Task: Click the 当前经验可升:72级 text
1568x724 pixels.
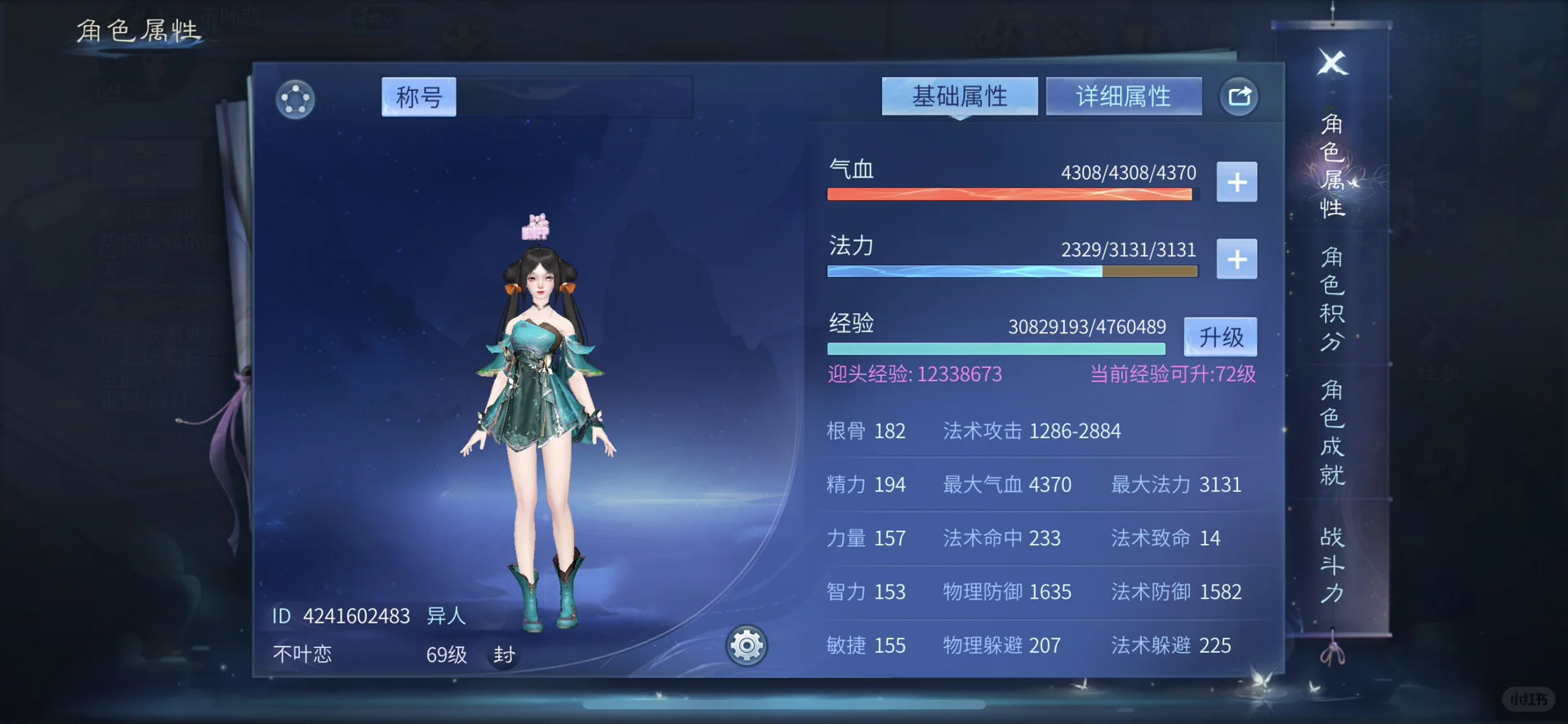Action: pyautogui.click(x=1174, y=373)
